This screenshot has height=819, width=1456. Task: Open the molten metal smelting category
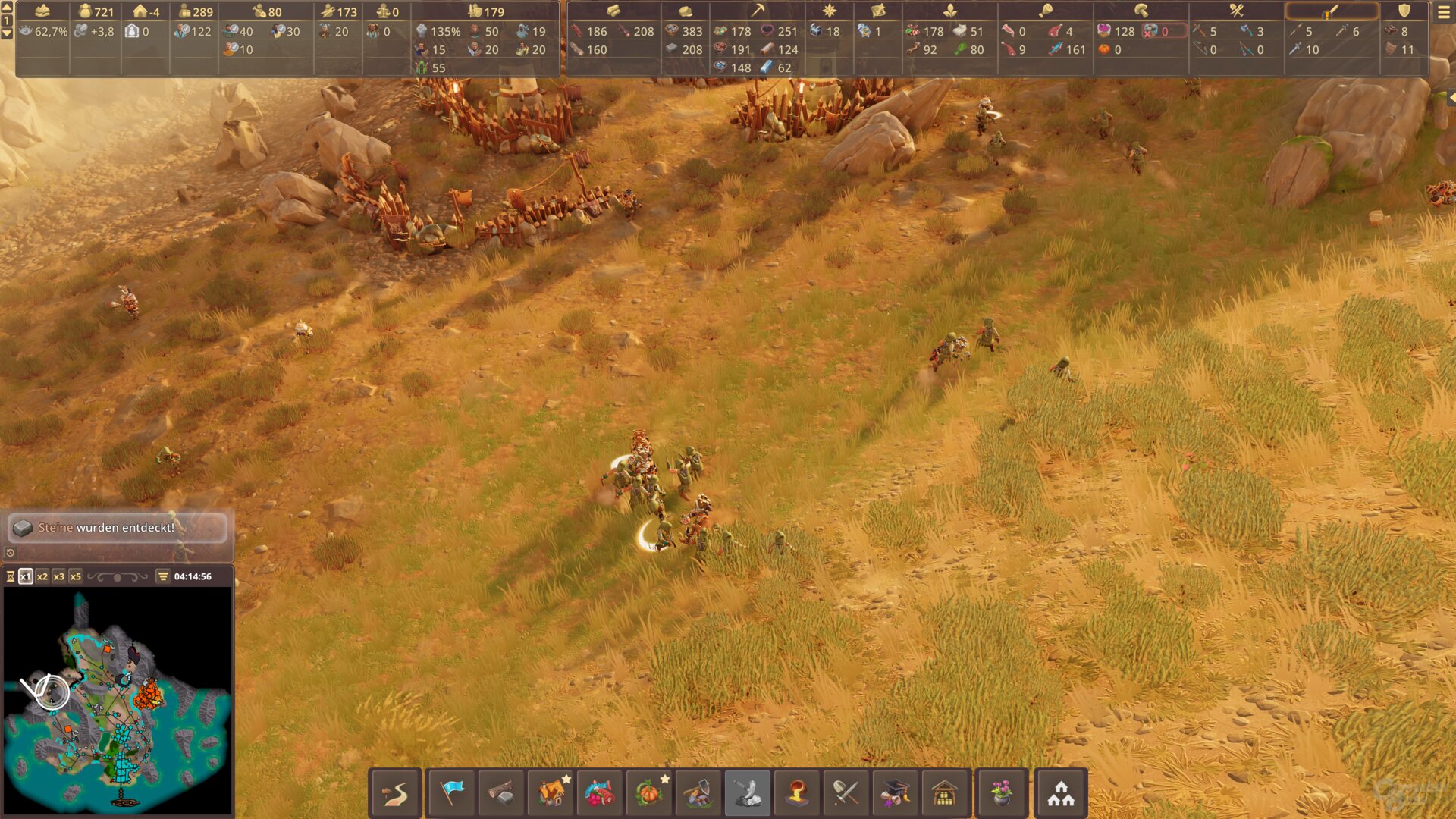tap(797, 793)
